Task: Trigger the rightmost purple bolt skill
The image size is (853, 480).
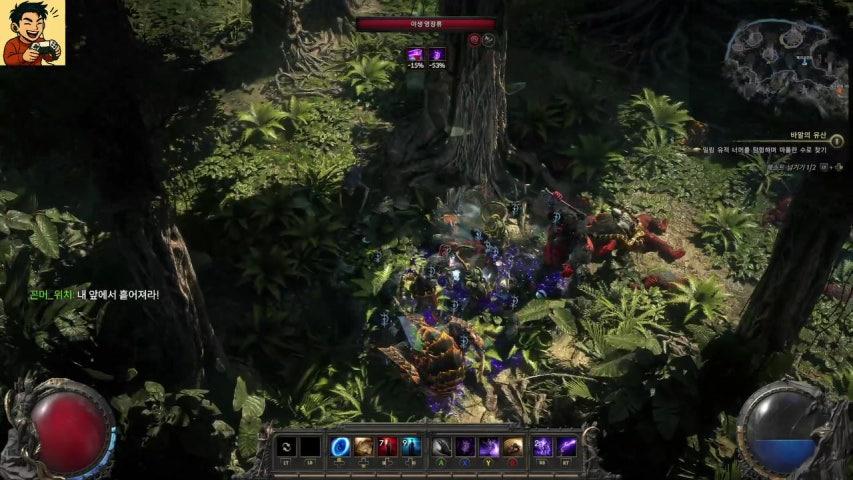Action: (568, 446)
